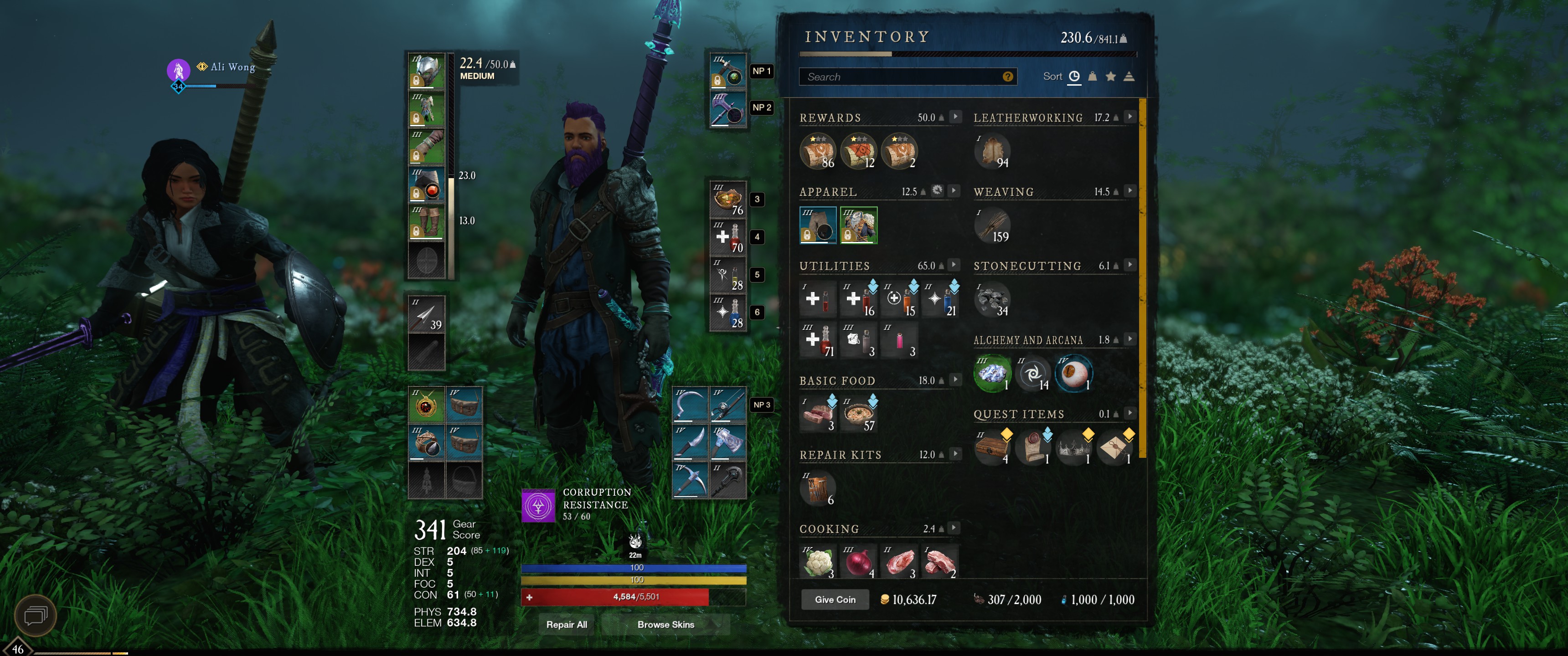
Task: Select the equipped helmet slot
Action: click(427, 71)
